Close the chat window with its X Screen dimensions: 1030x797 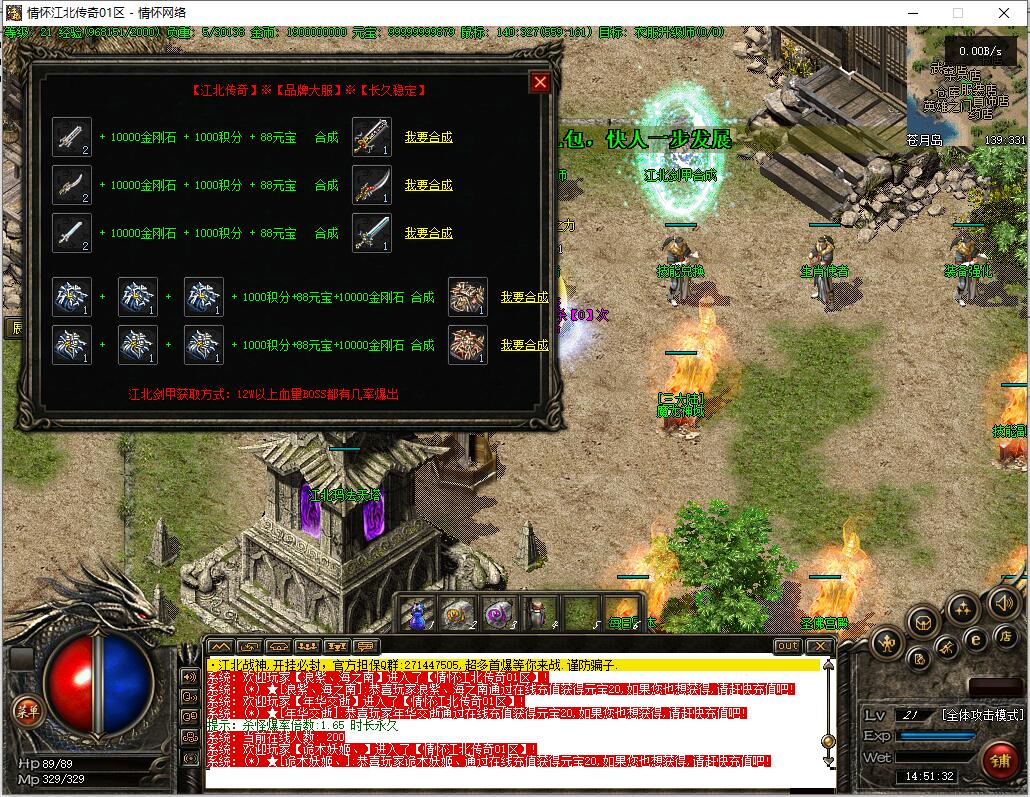coord(819,646)
